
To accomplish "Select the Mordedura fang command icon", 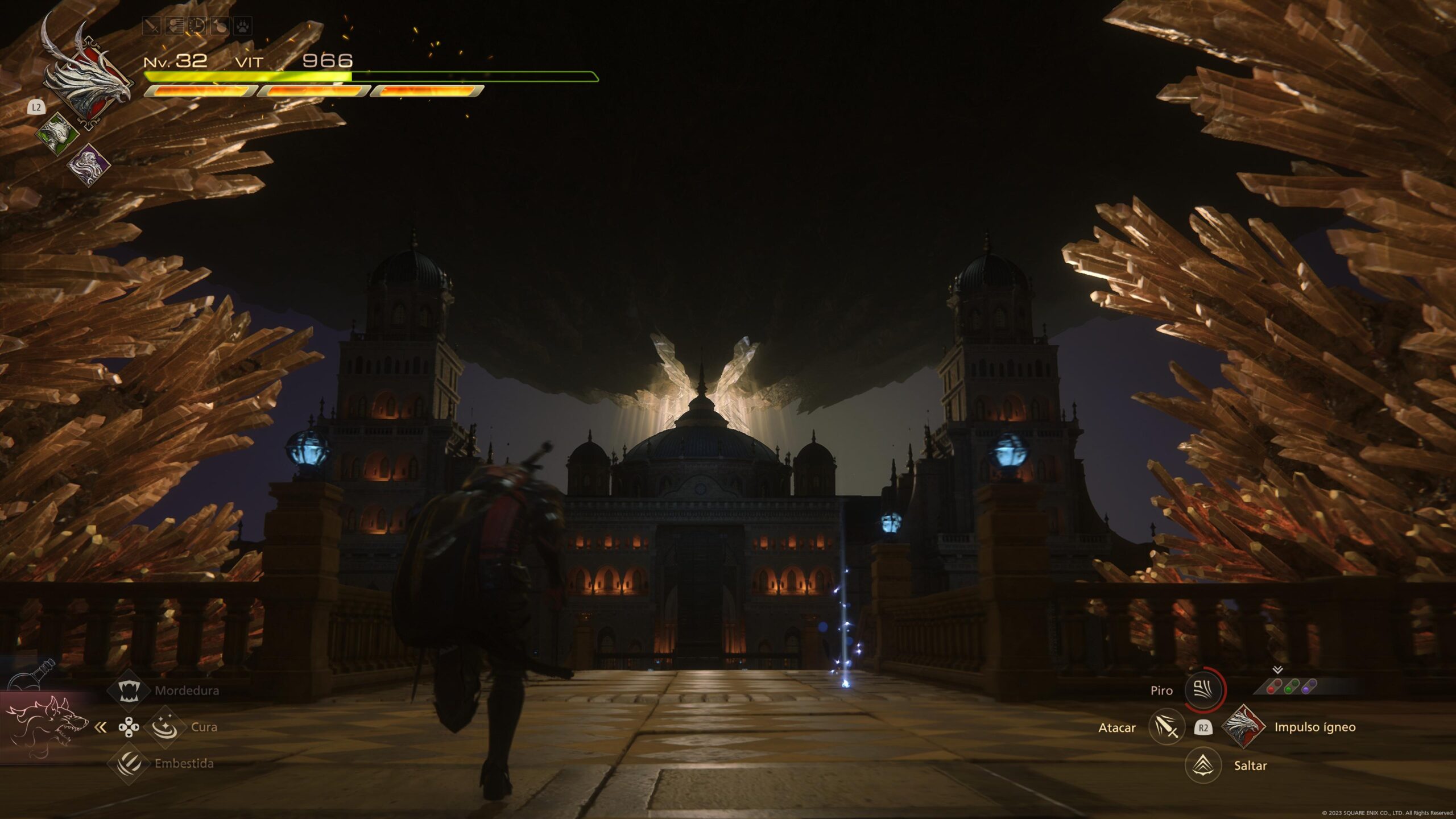I will click(129, 690).
